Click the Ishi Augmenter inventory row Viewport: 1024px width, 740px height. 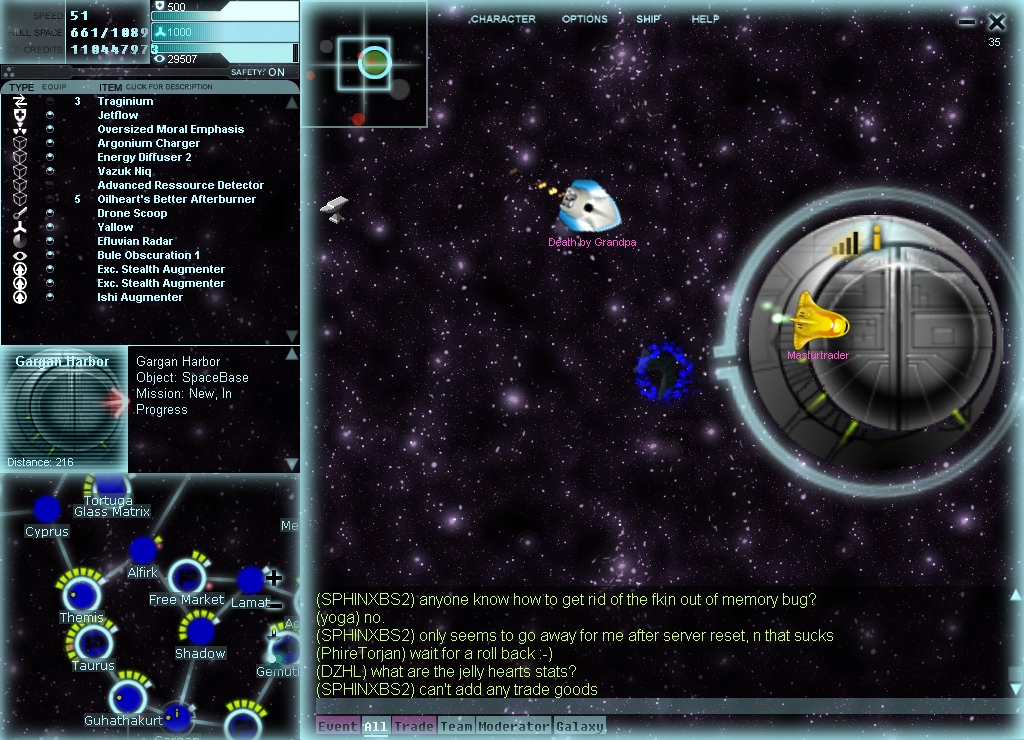click(x=140, y=297)
